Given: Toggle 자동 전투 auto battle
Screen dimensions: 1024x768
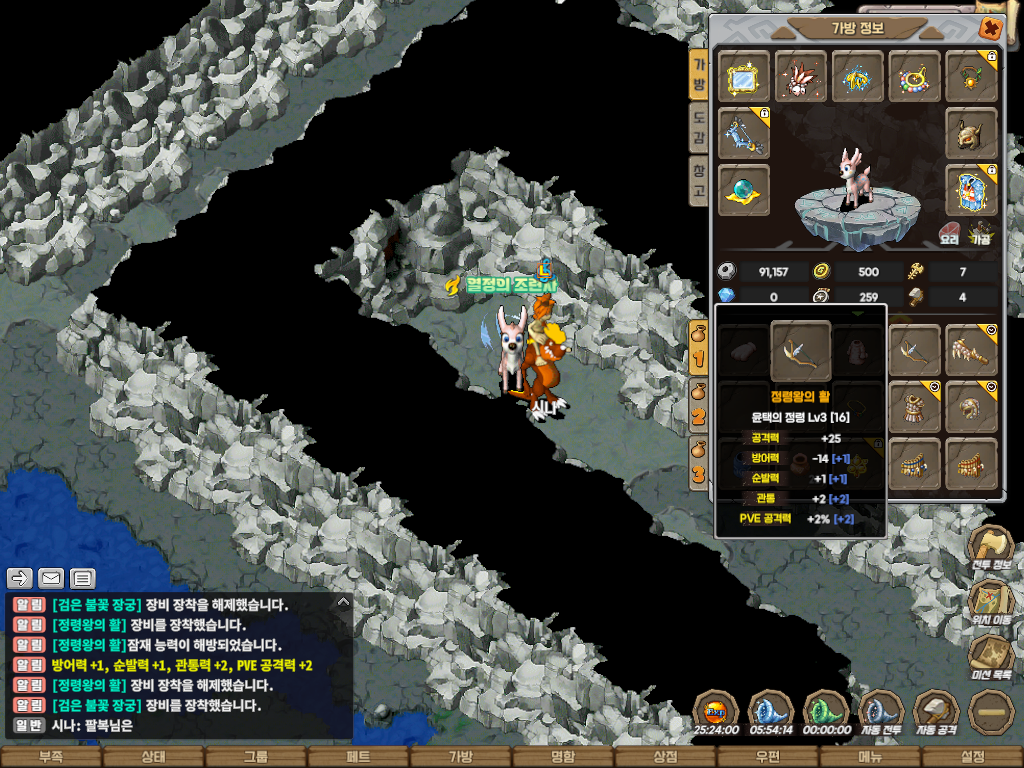Looking at the screenshot, I should (x=881, y=712).
